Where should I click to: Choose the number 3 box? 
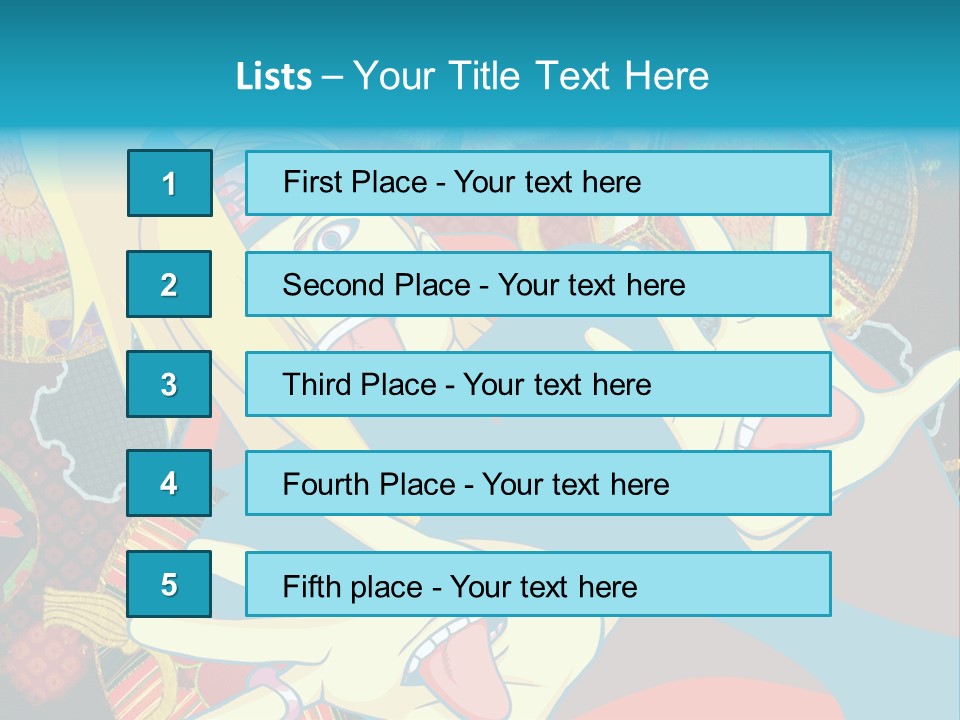169,384
